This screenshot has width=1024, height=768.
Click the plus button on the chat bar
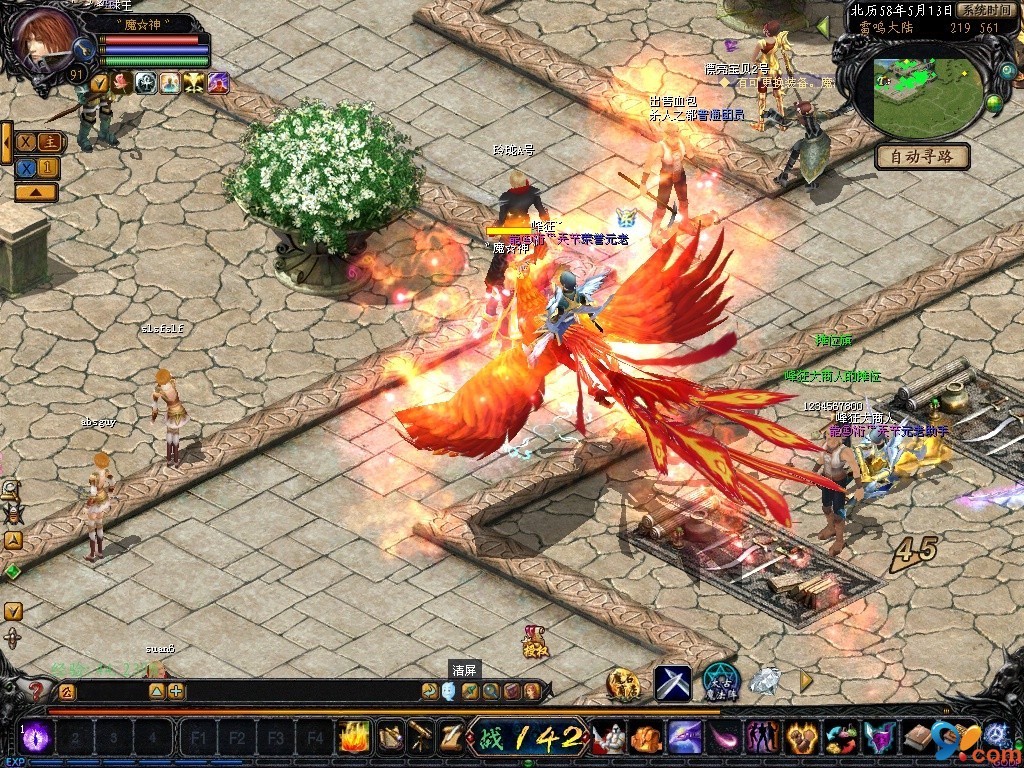click(x=176, y=690)
